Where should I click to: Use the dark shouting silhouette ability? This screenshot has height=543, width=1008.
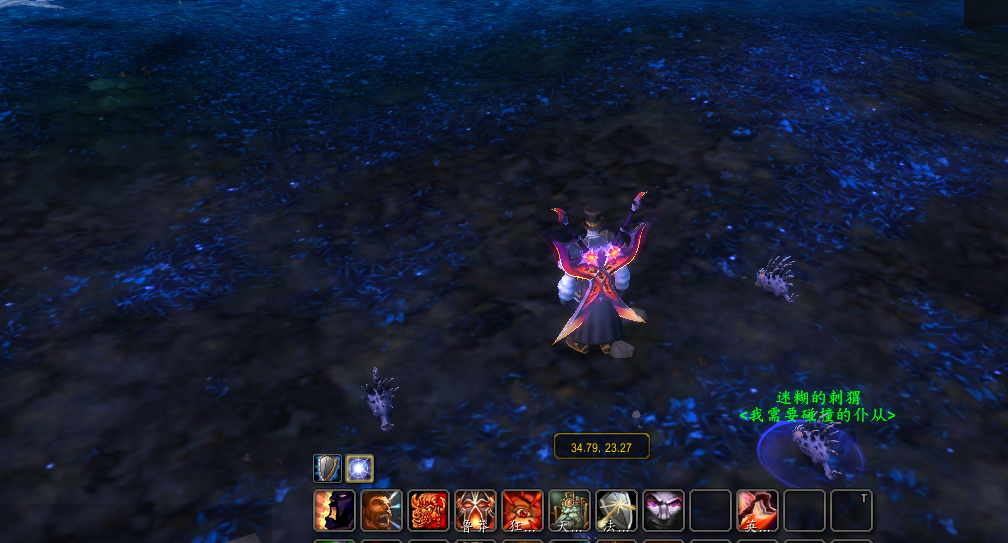pyautogui.click(x=334, y=510)
